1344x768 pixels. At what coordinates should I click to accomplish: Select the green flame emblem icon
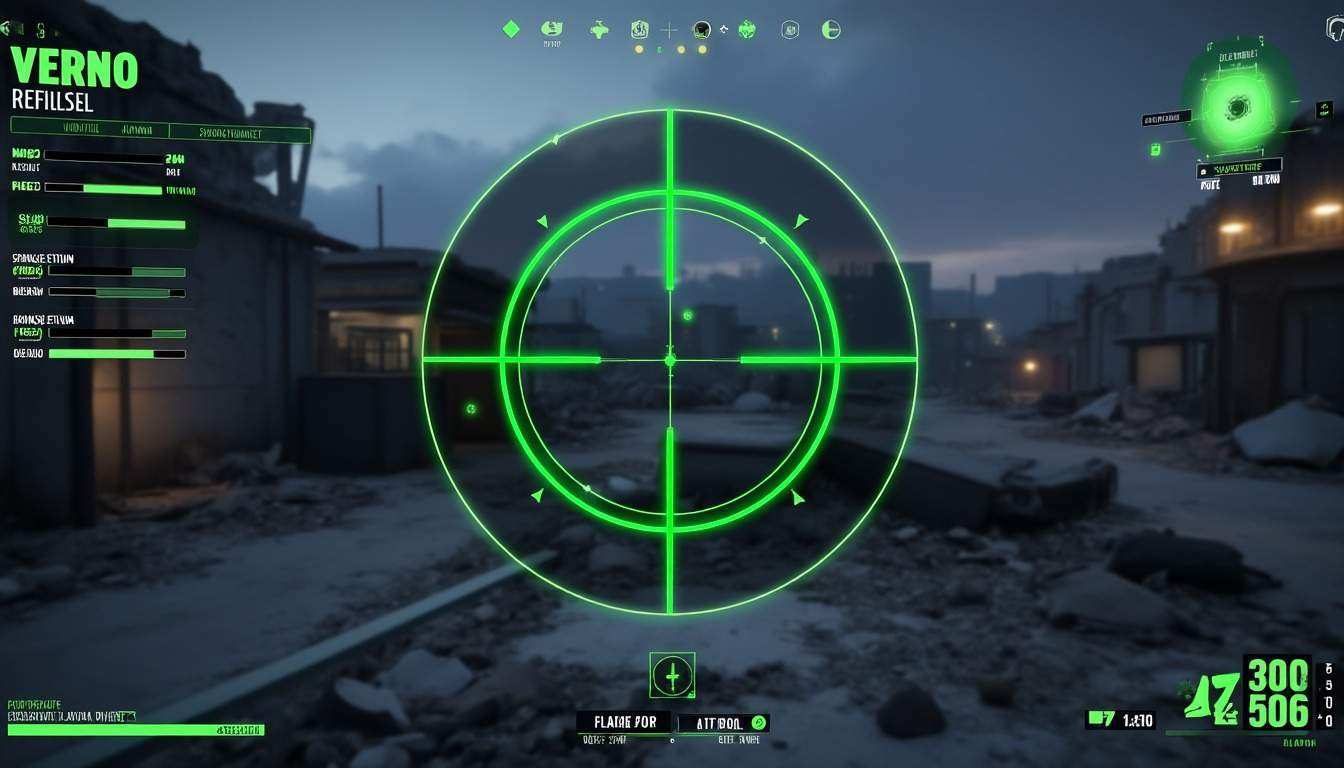747,29
